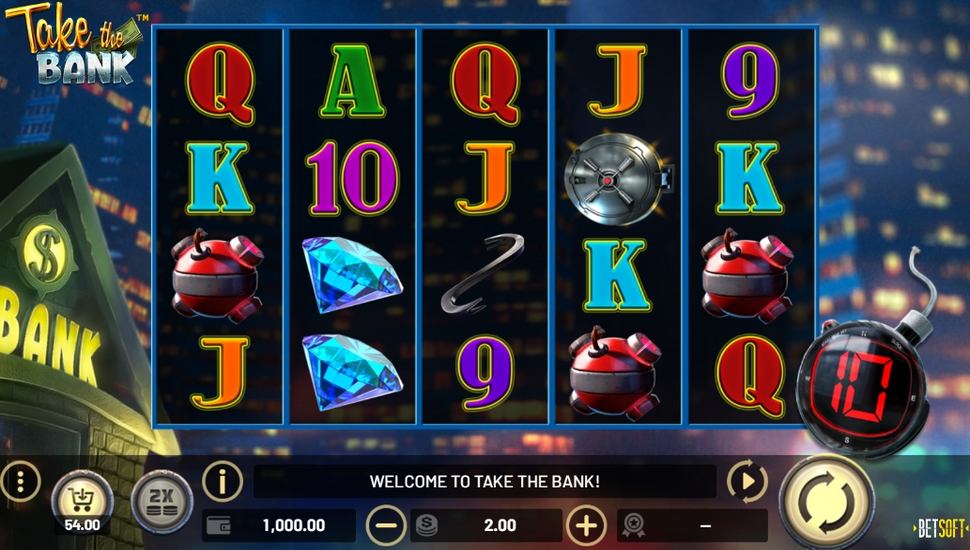The height and width of the screenshot is (550, 970).
Task: Enable autoplay with the circular play icon
Action: coord(746,482)
